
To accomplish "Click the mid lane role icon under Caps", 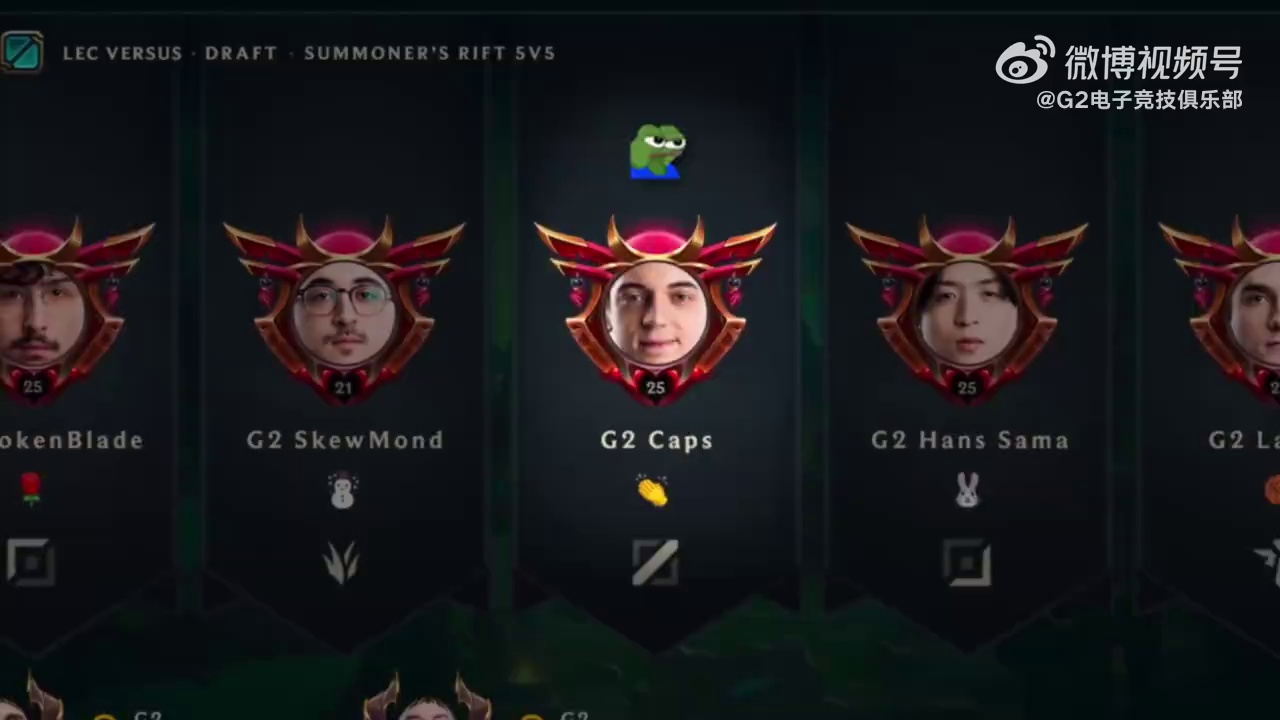I will (x=656, y=562).
